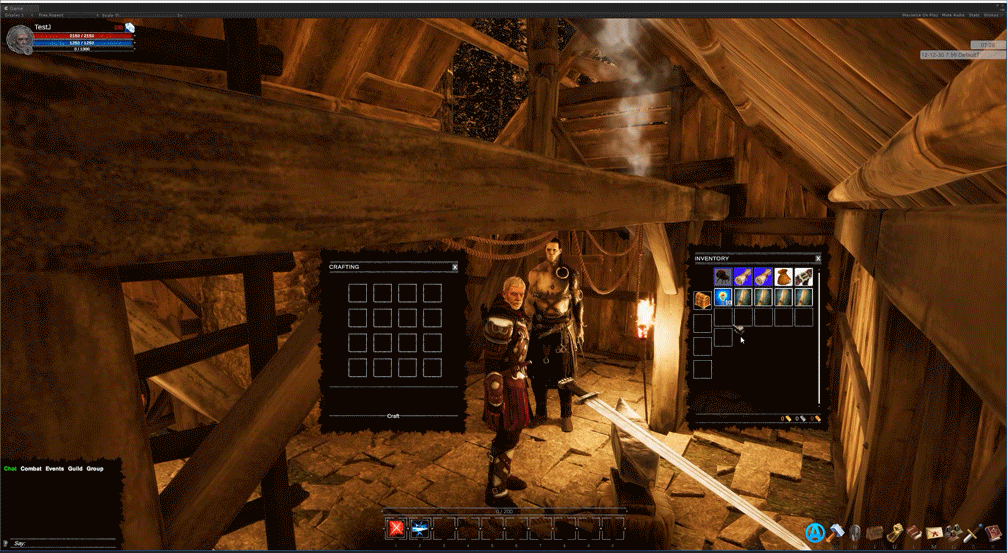Pick the orange pouch in inventory

coord(783,277)
